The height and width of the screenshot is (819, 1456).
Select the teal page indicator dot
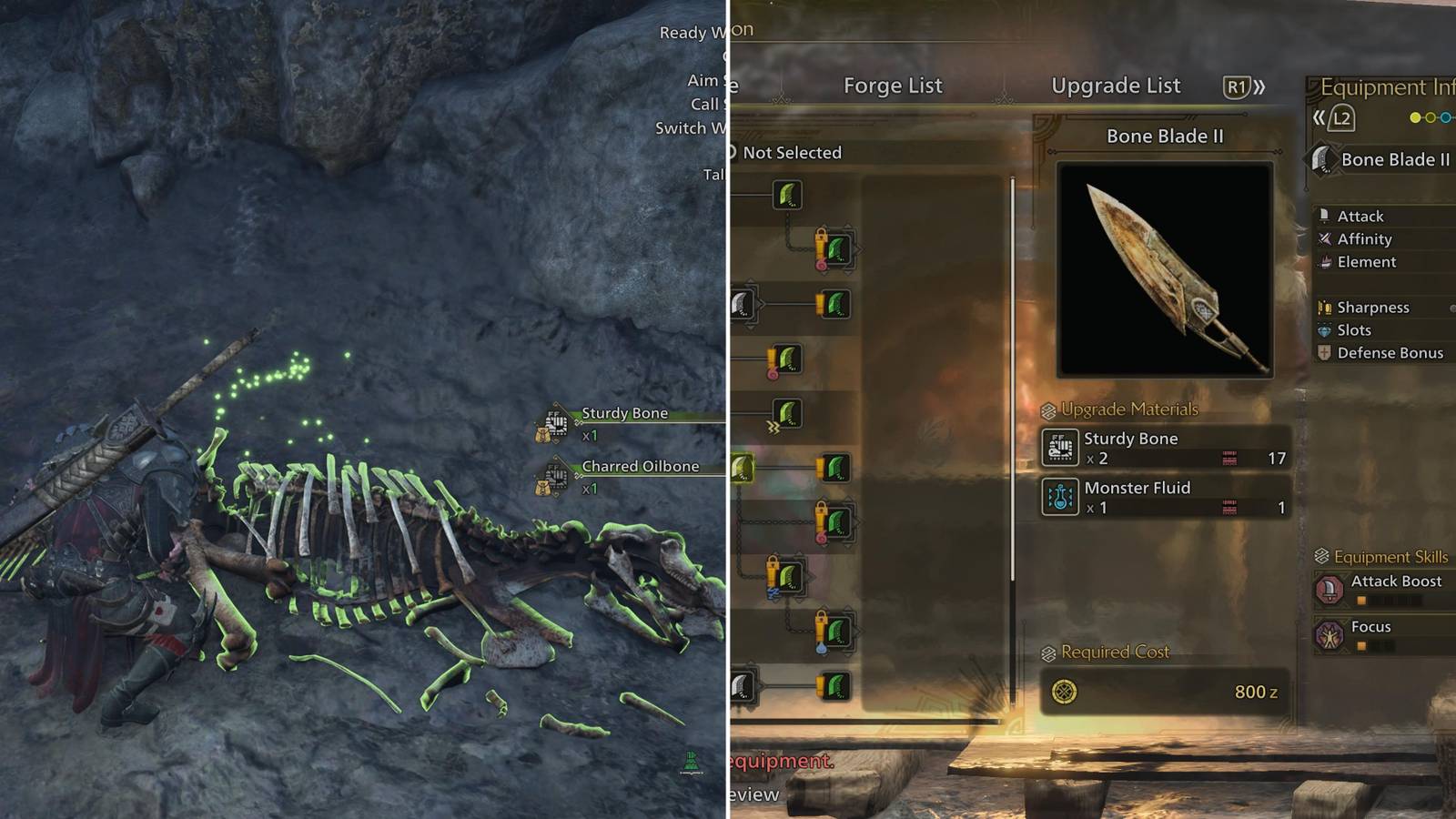pos(1444,116)
